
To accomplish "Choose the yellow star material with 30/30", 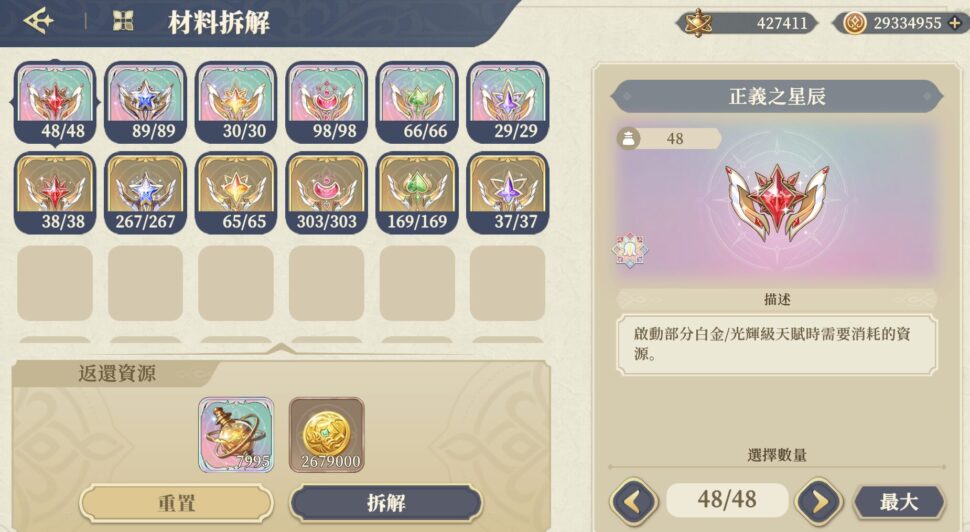I will [x=236, y=102].
